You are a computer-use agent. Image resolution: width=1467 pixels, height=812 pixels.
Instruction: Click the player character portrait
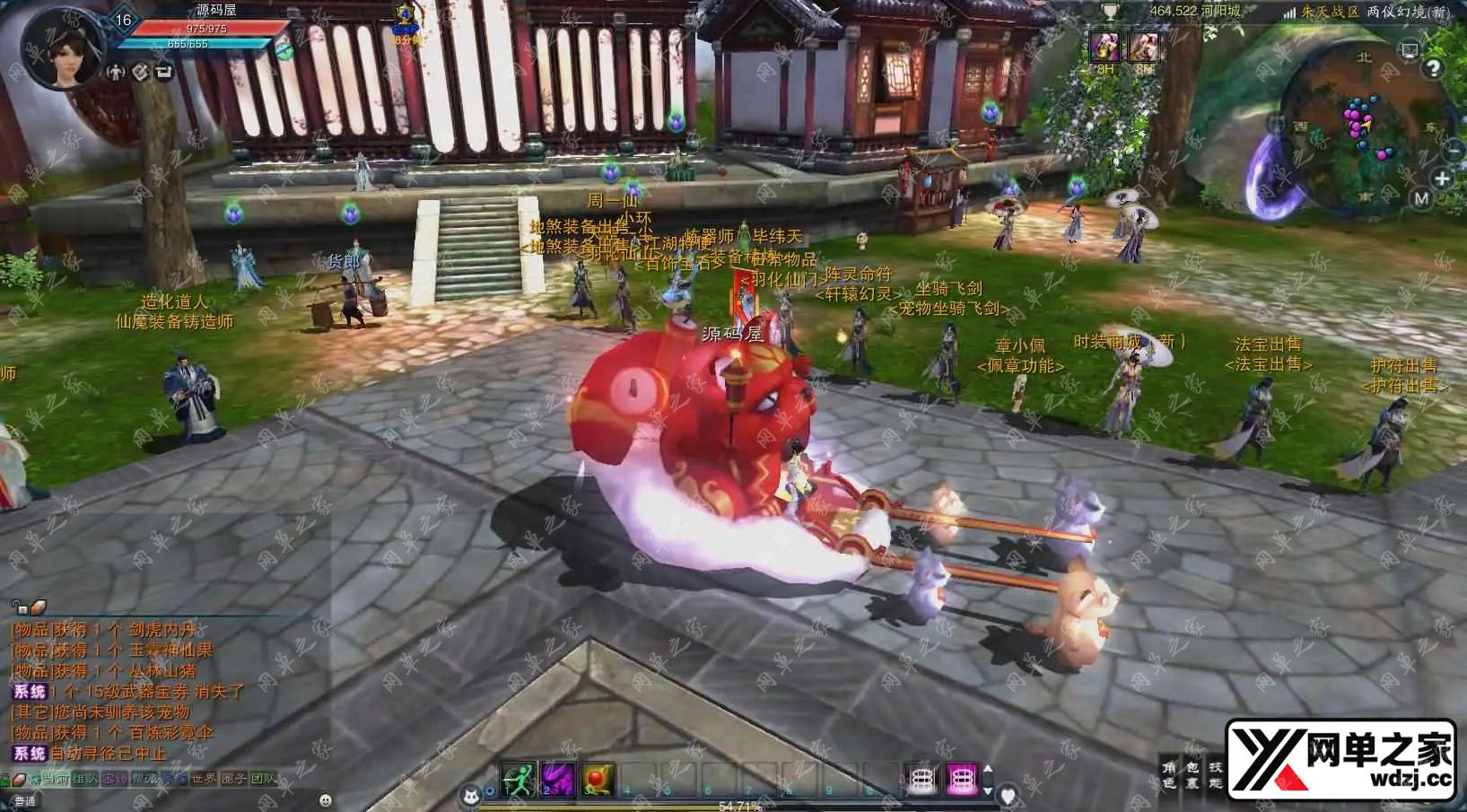point(61,48)
